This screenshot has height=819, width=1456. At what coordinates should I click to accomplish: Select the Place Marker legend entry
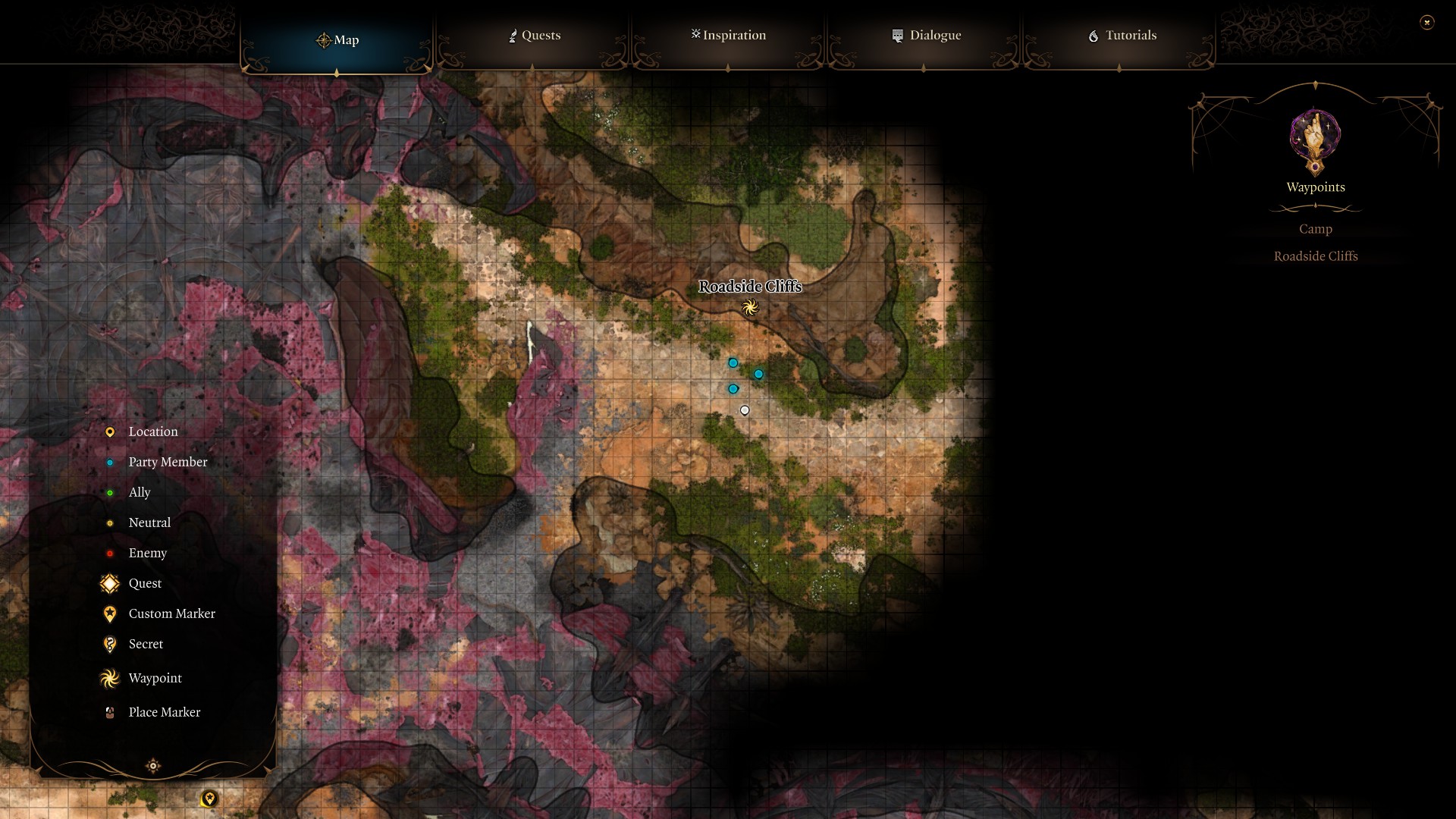point(164,712)
